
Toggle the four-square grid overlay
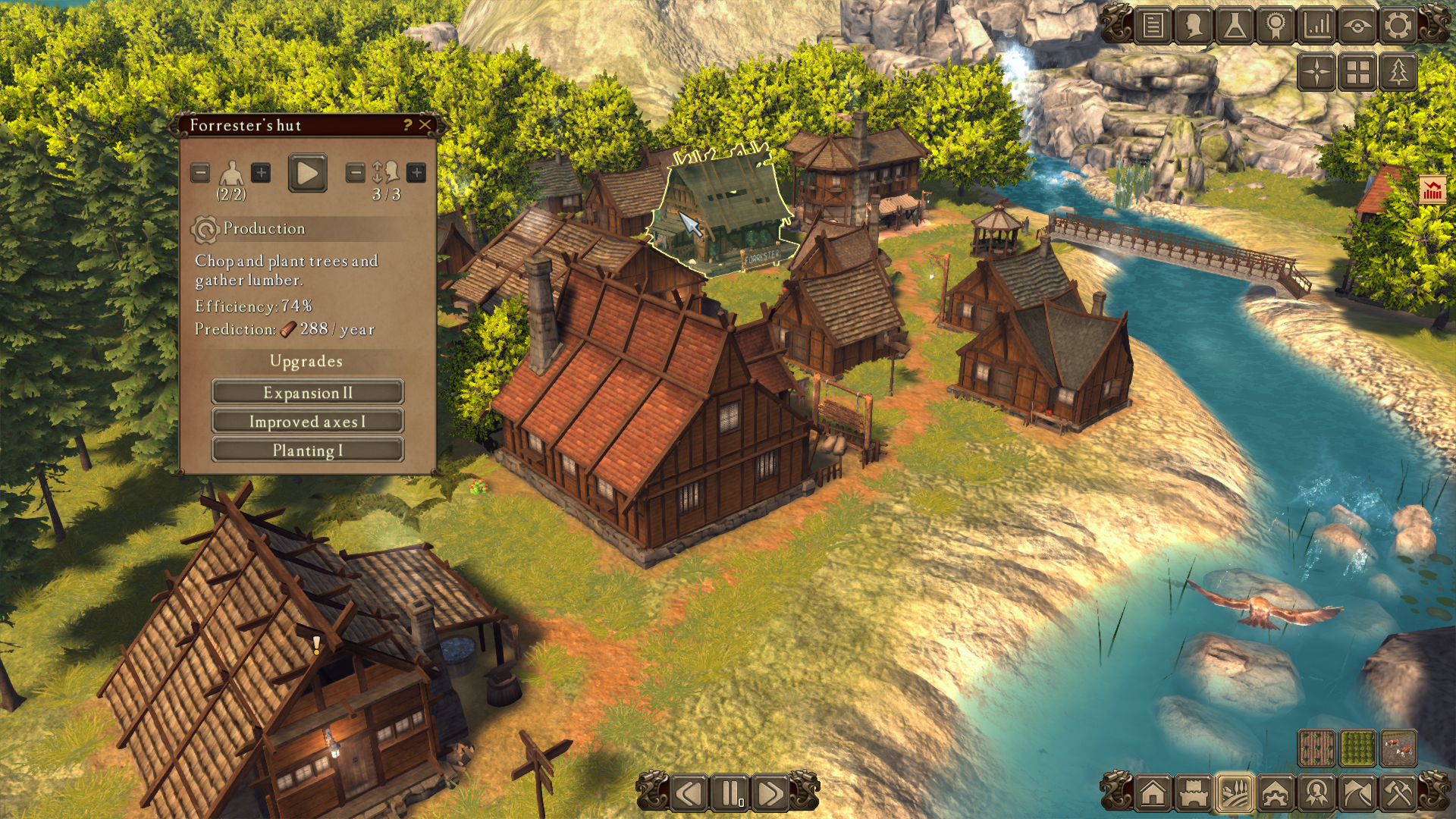[1357, 73]
